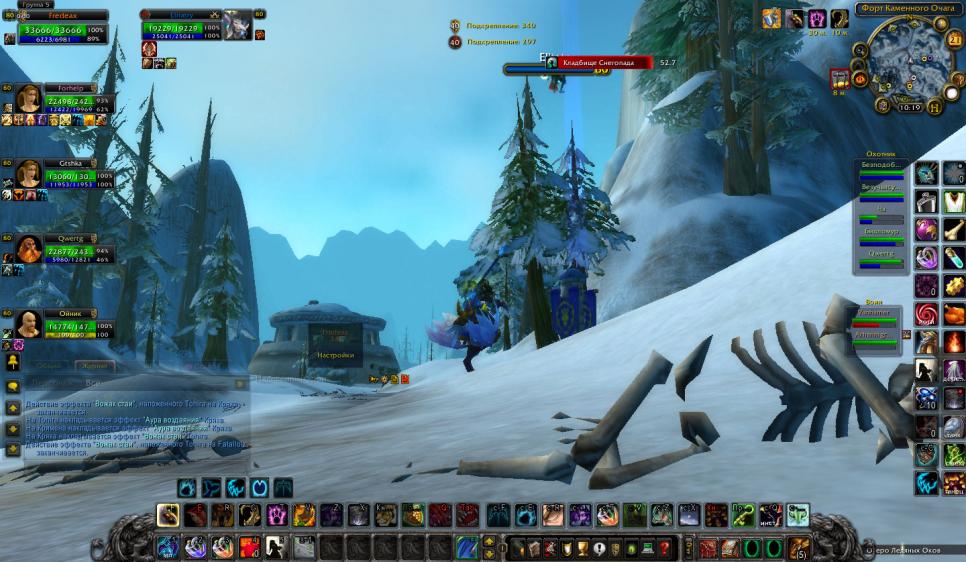Image resolution: width=966 pixels, height=562 pixels.
Task: Select the Ояник party member frame
Action: (62, 323)
